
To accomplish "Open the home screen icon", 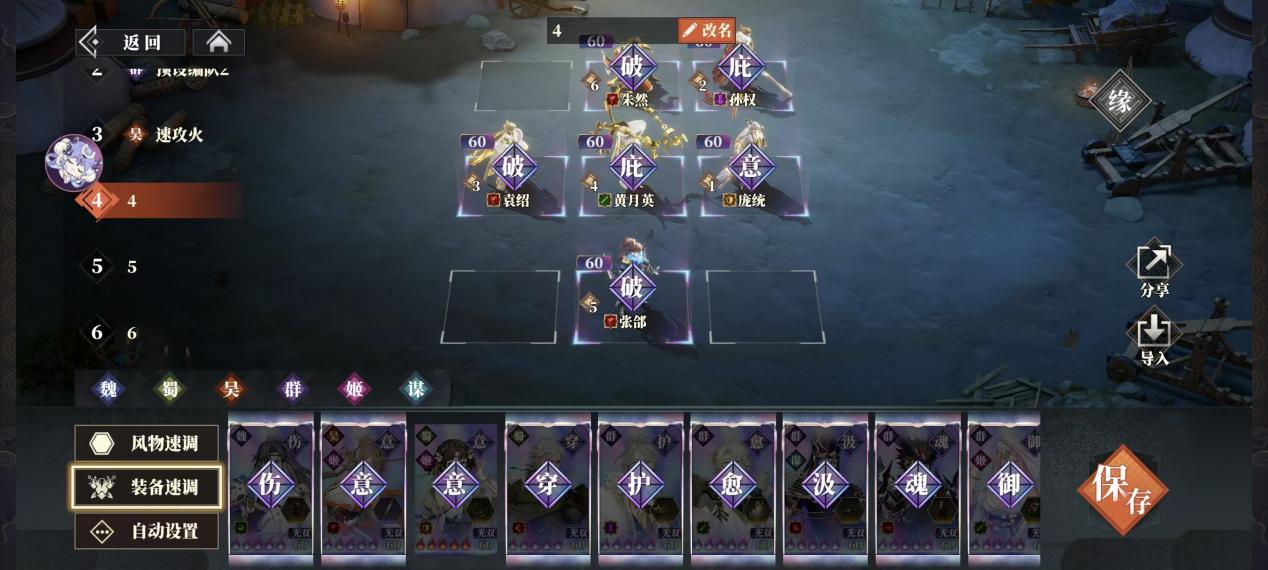I will coord(218,42).
